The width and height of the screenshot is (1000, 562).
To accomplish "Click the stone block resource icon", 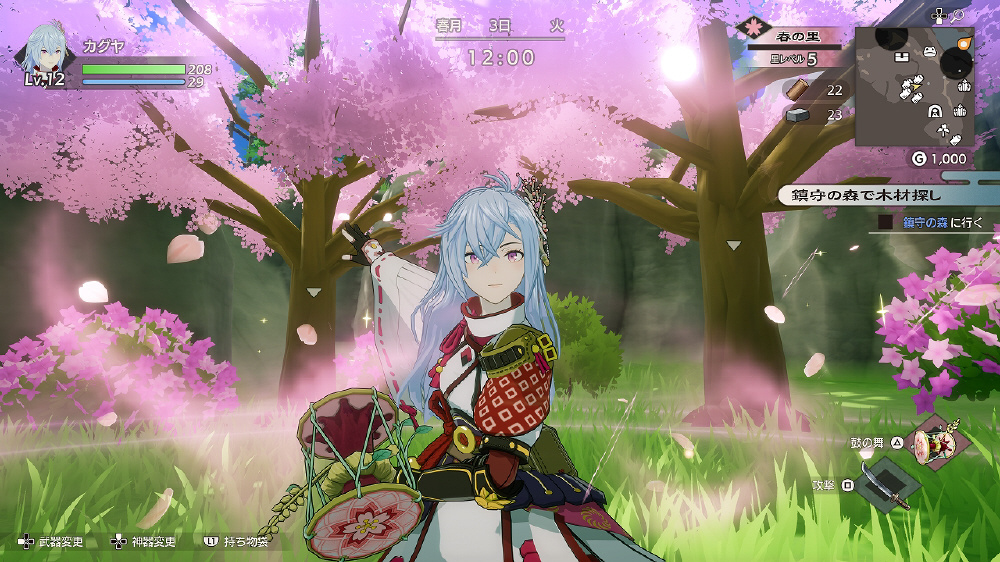I will tap(797, 115).
